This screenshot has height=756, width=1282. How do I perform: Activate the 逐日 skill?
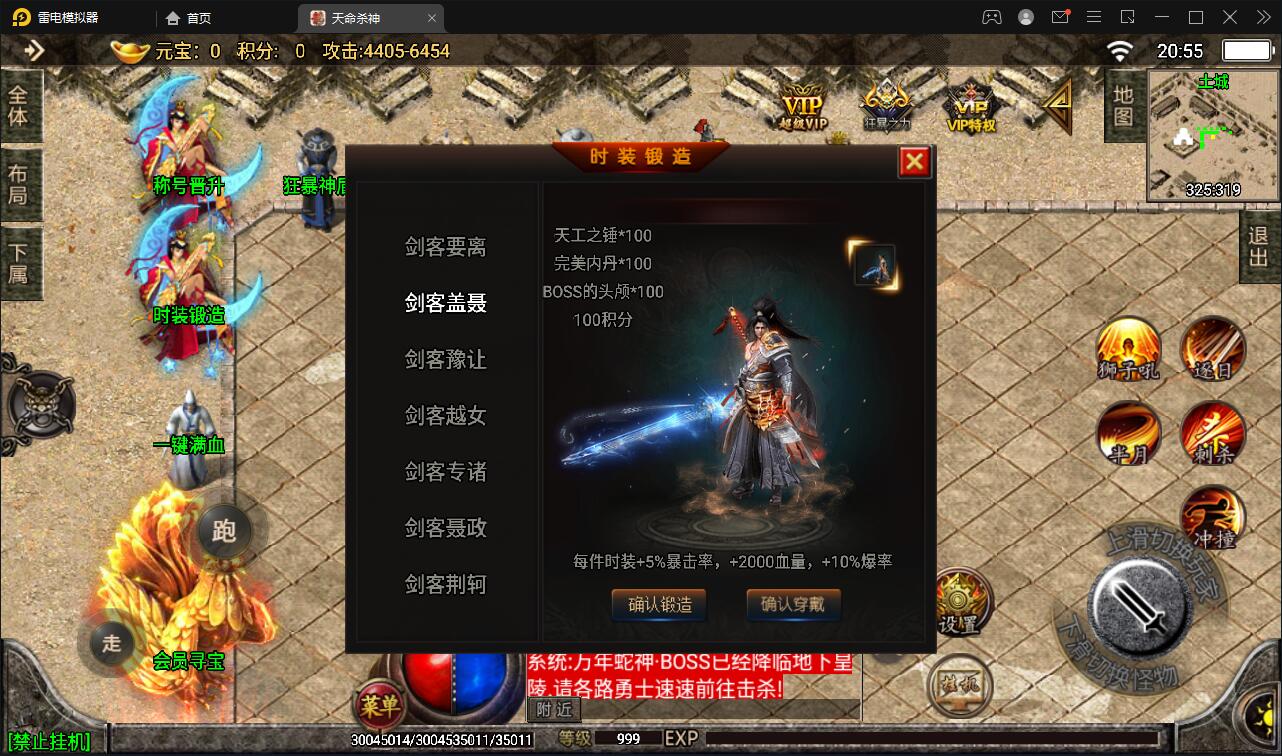click(x=1212, y=350)
